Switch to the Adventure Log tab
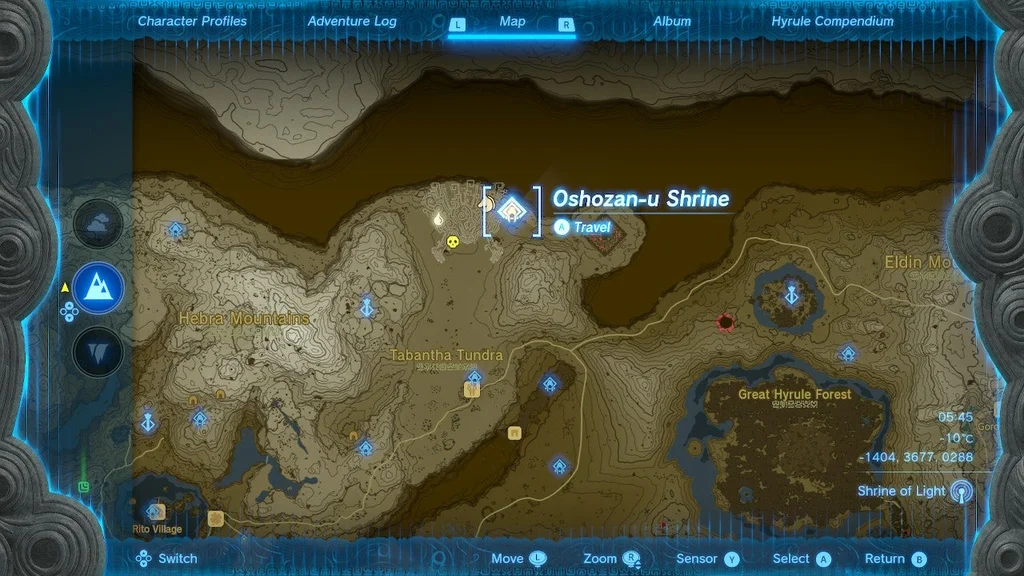 pos(352,21)
